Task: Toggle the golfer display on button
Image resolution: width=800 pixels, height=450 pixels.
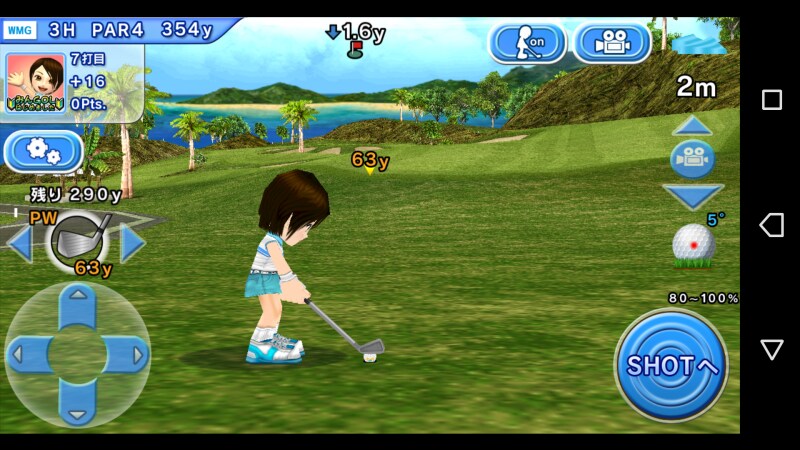Action: pyautogui.click(x=527, y=42)
